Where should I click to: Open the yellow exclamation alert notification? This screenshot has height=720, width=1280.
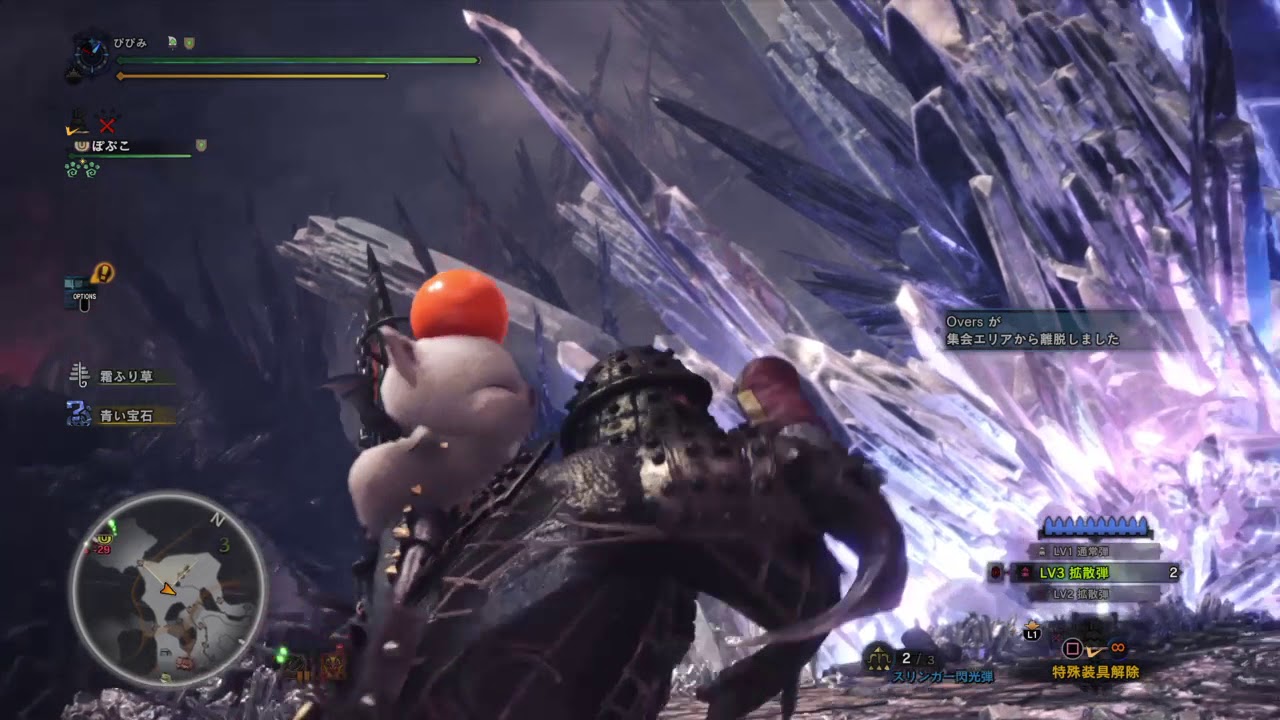point(102,272)
